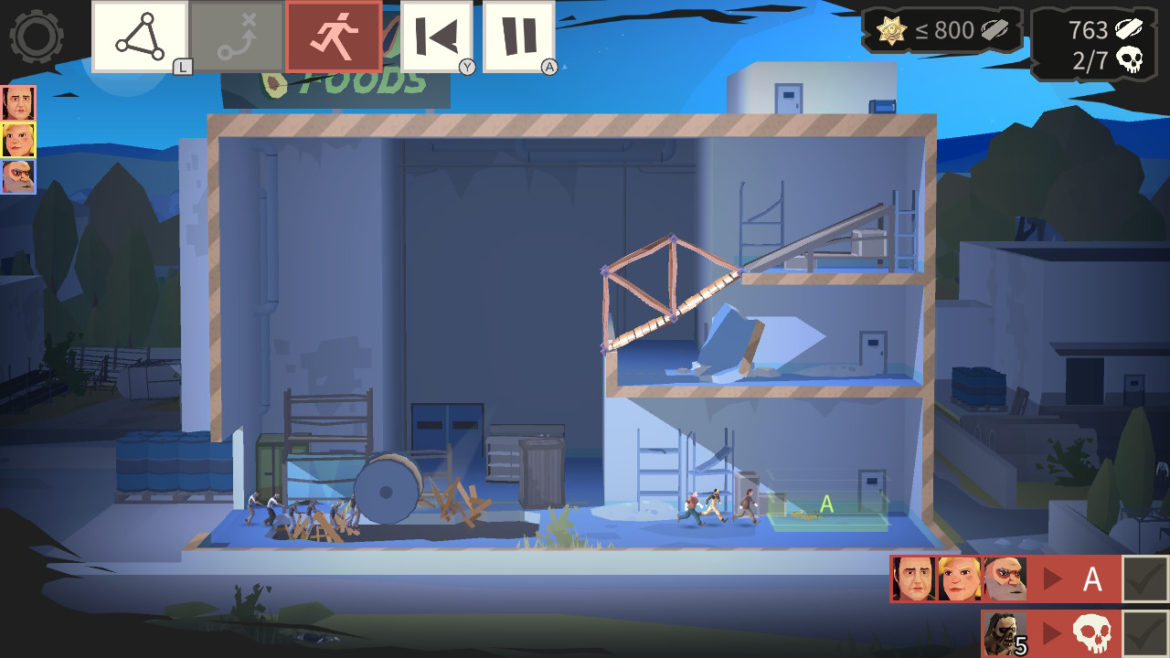Viewport: 1170px width, 658px height.
Task: Show the kill-five-walkers skull objective row
Action: point(1048,633)
